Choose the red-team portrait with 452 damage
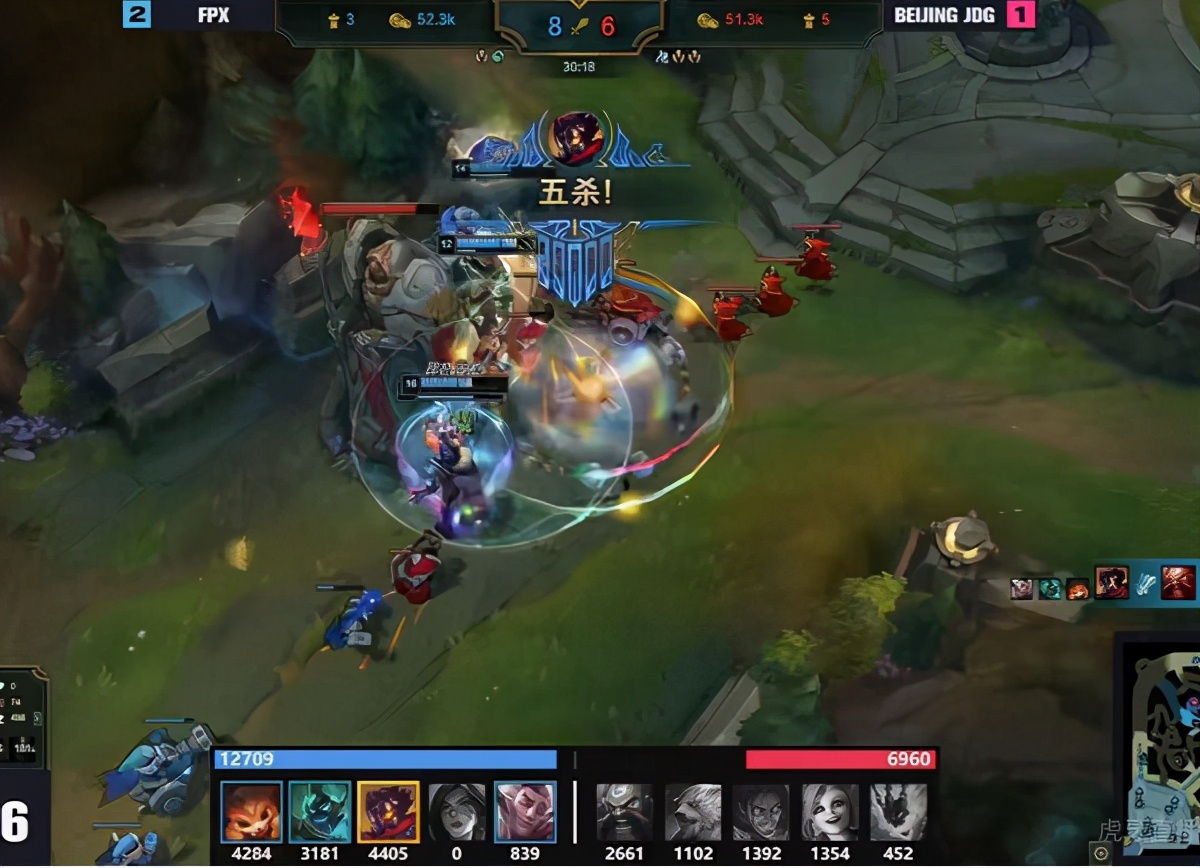1200x868 pixels. pos(898,811)
